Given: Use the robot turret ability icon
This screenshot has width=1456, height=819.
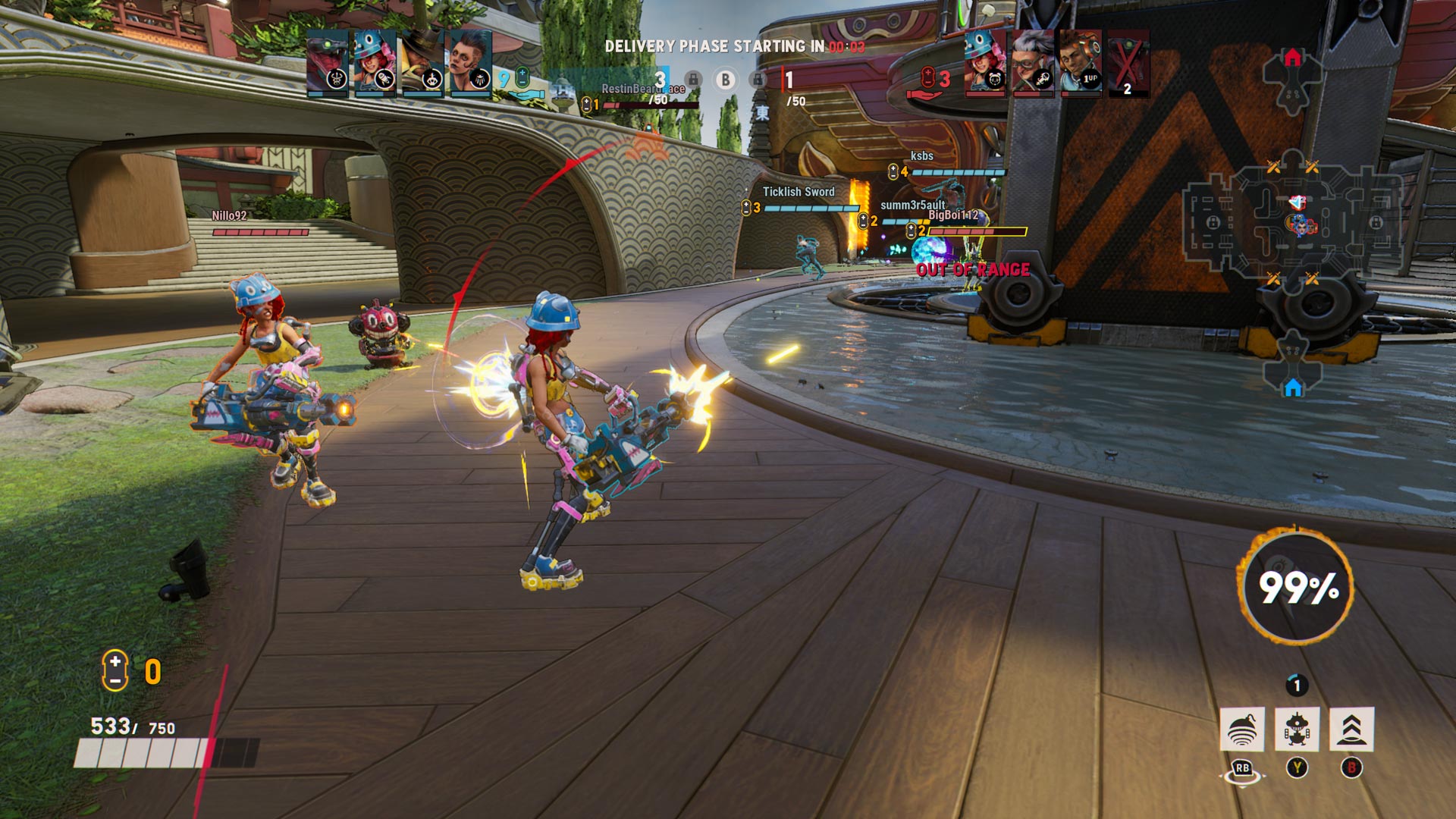Looking at the screenshot, I should click(1297, 730).
